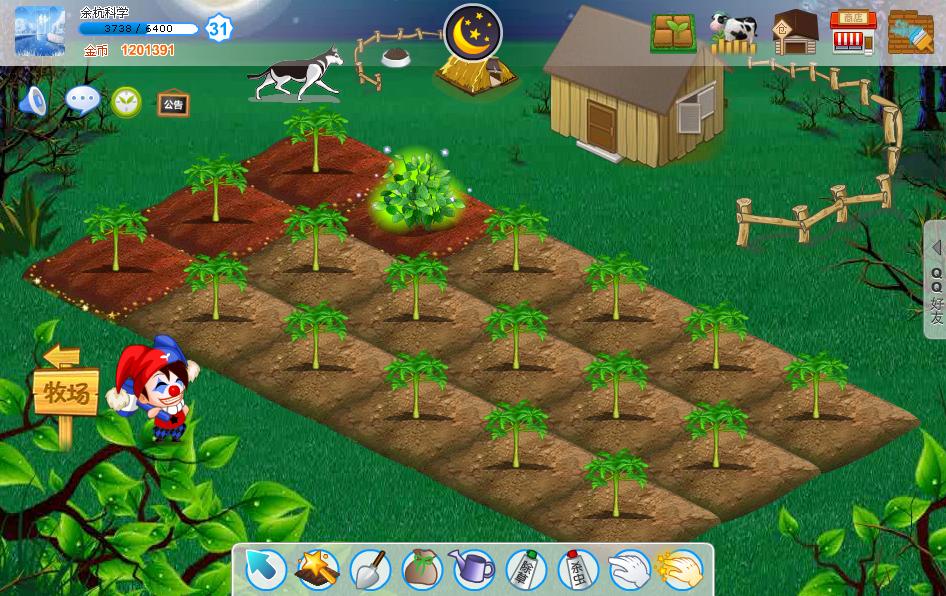Use the sparkling hand harvest-all tool
The image size is (946, 596).
(x=680, y=570)
